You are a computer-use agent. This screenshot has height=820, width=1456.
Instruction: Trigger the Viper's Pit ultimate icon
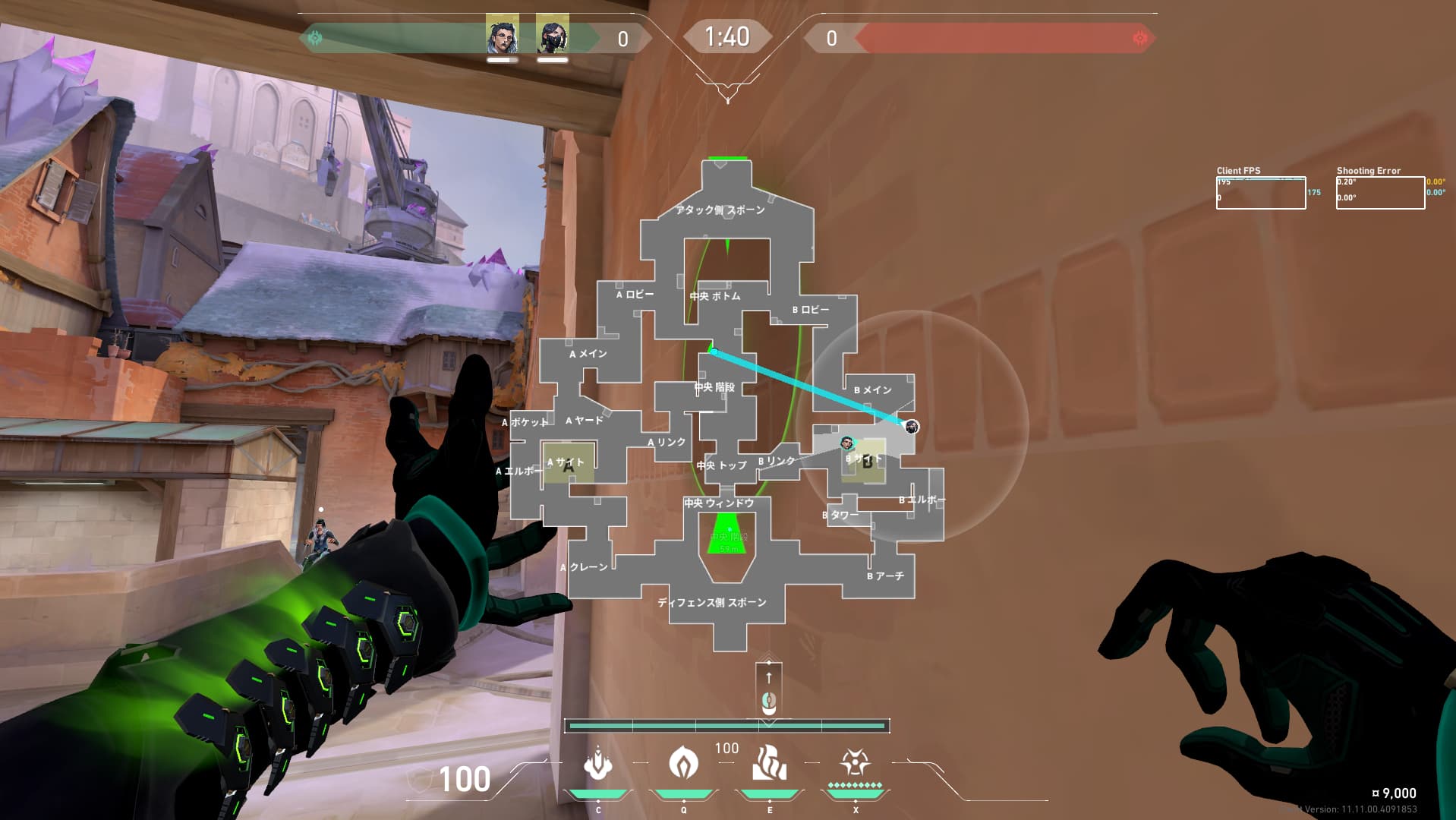tap(855, 762)
